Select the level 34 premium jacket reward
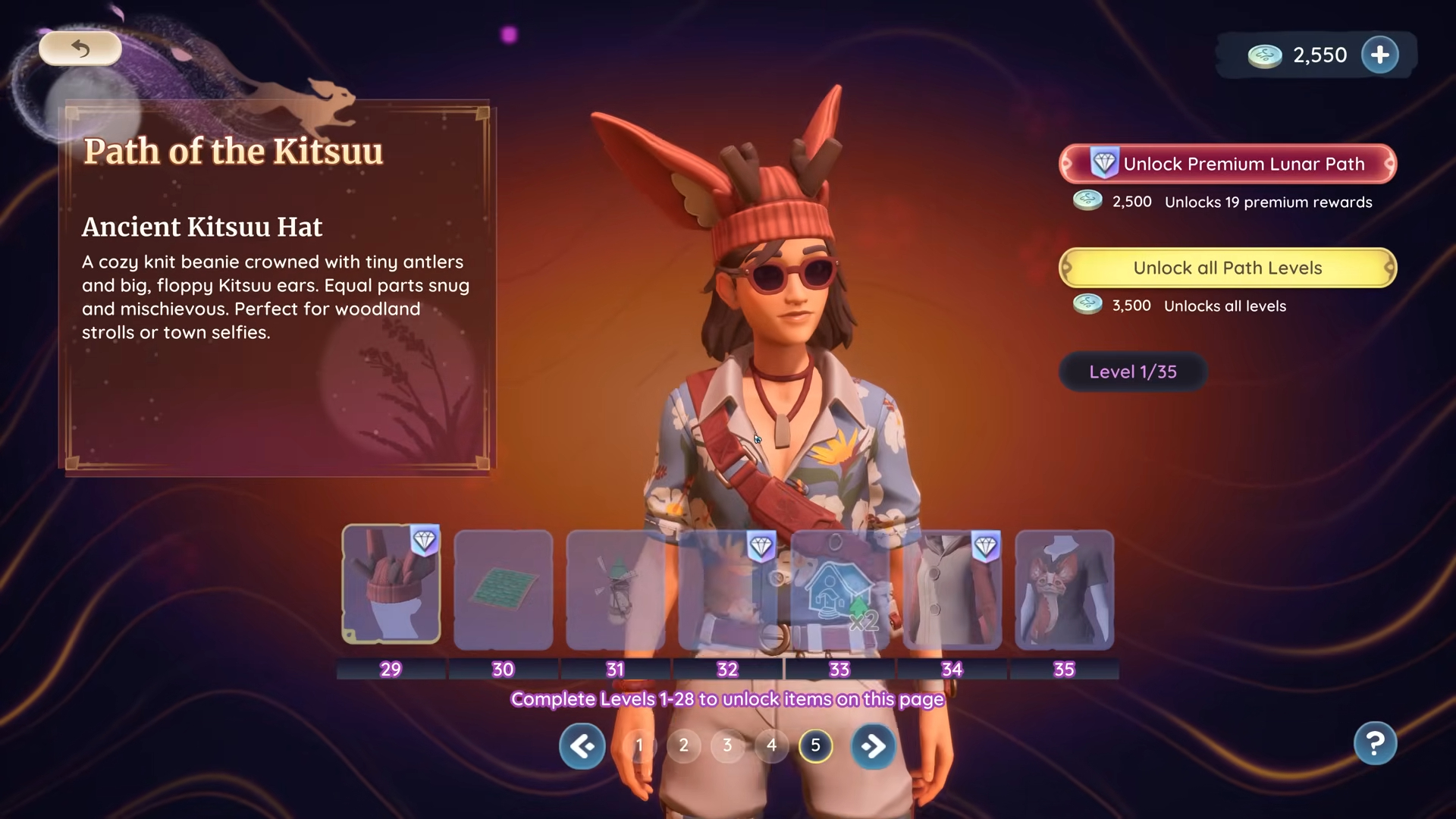The width and height of the screenshot is (1456, 819). [x=952, y=589]
